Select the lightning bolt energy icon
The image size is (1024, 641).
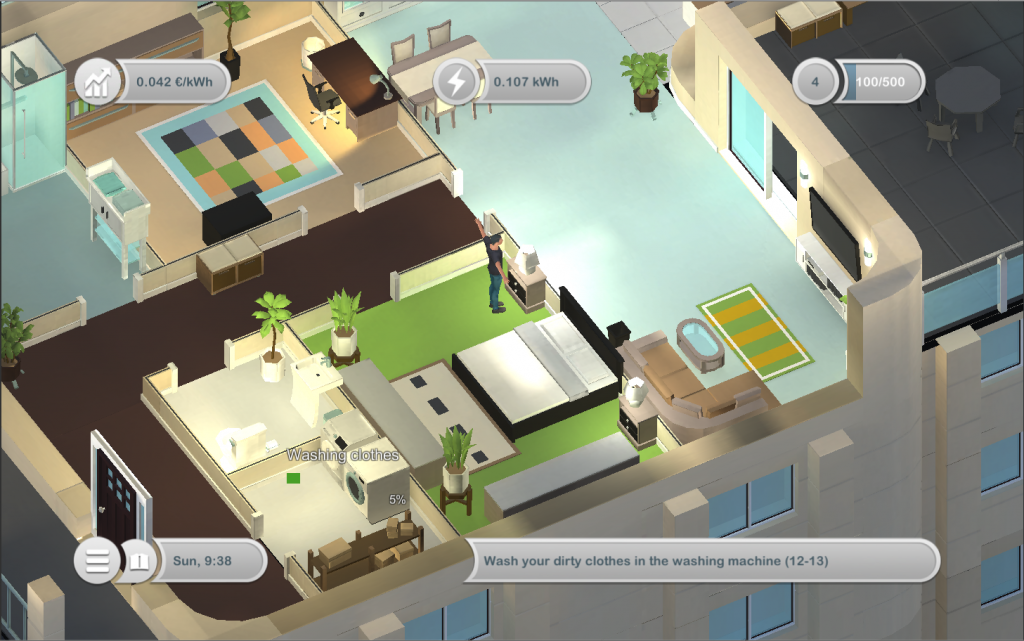click(456, 82)
